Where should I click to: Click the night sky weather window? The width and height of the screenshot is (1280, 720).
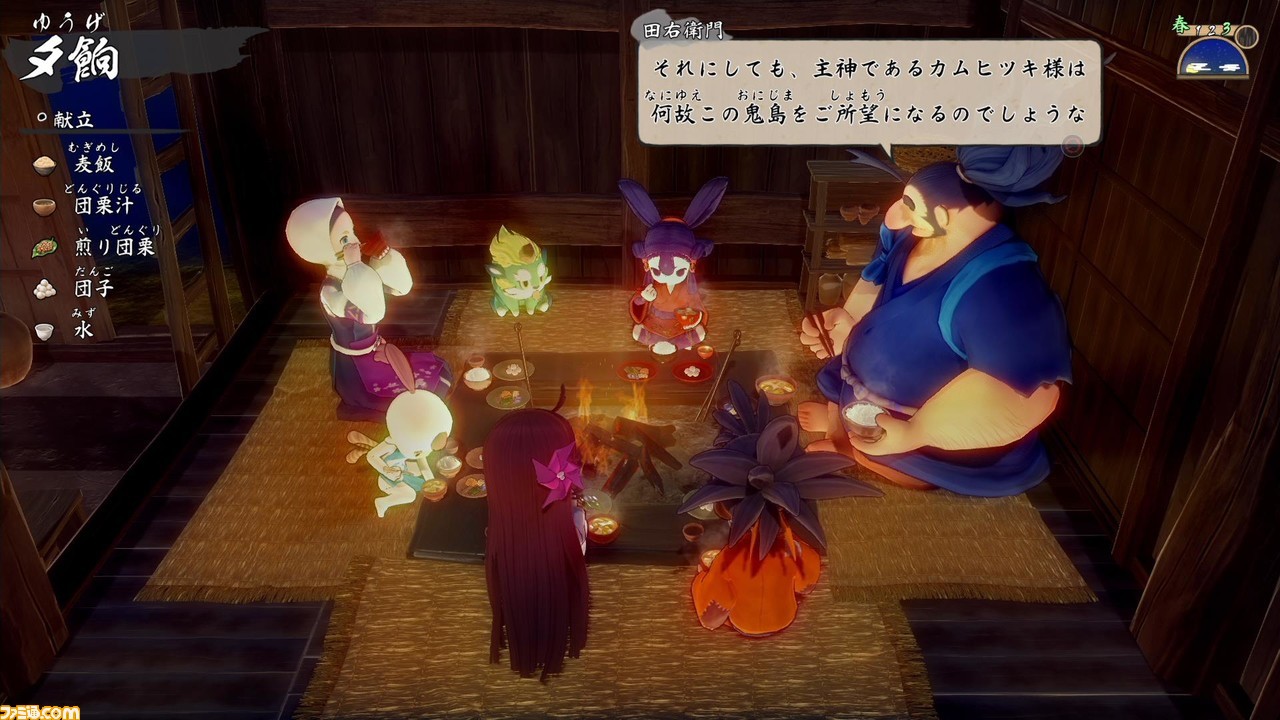pos(1211,55)
